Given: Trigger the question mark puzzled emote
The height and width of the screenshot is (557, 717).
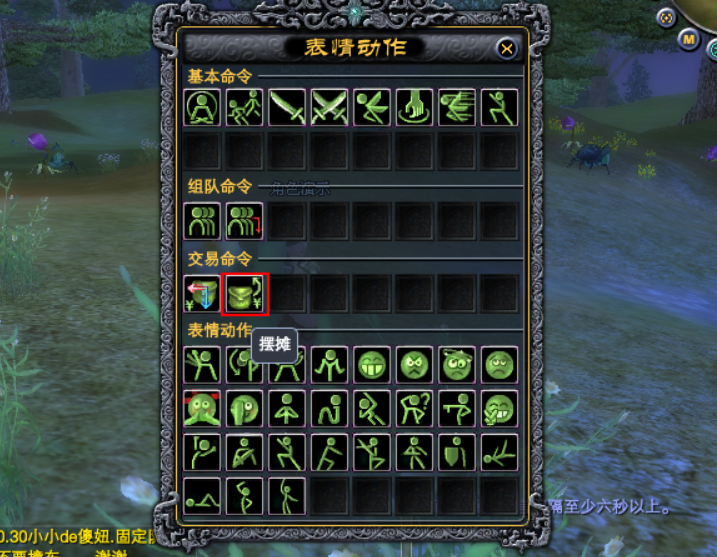Looking at the screenshot, I should tap(414, 408).
